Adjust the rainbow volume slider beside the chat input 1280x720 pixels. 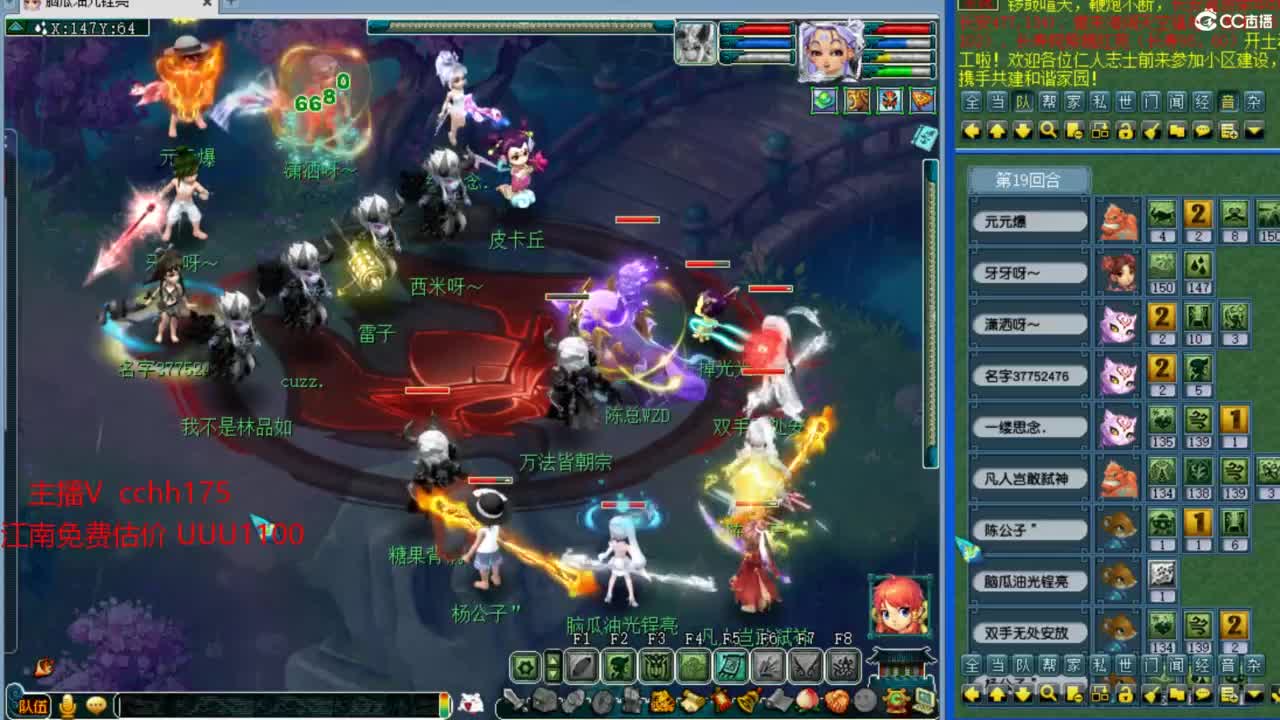click(445, 703)
